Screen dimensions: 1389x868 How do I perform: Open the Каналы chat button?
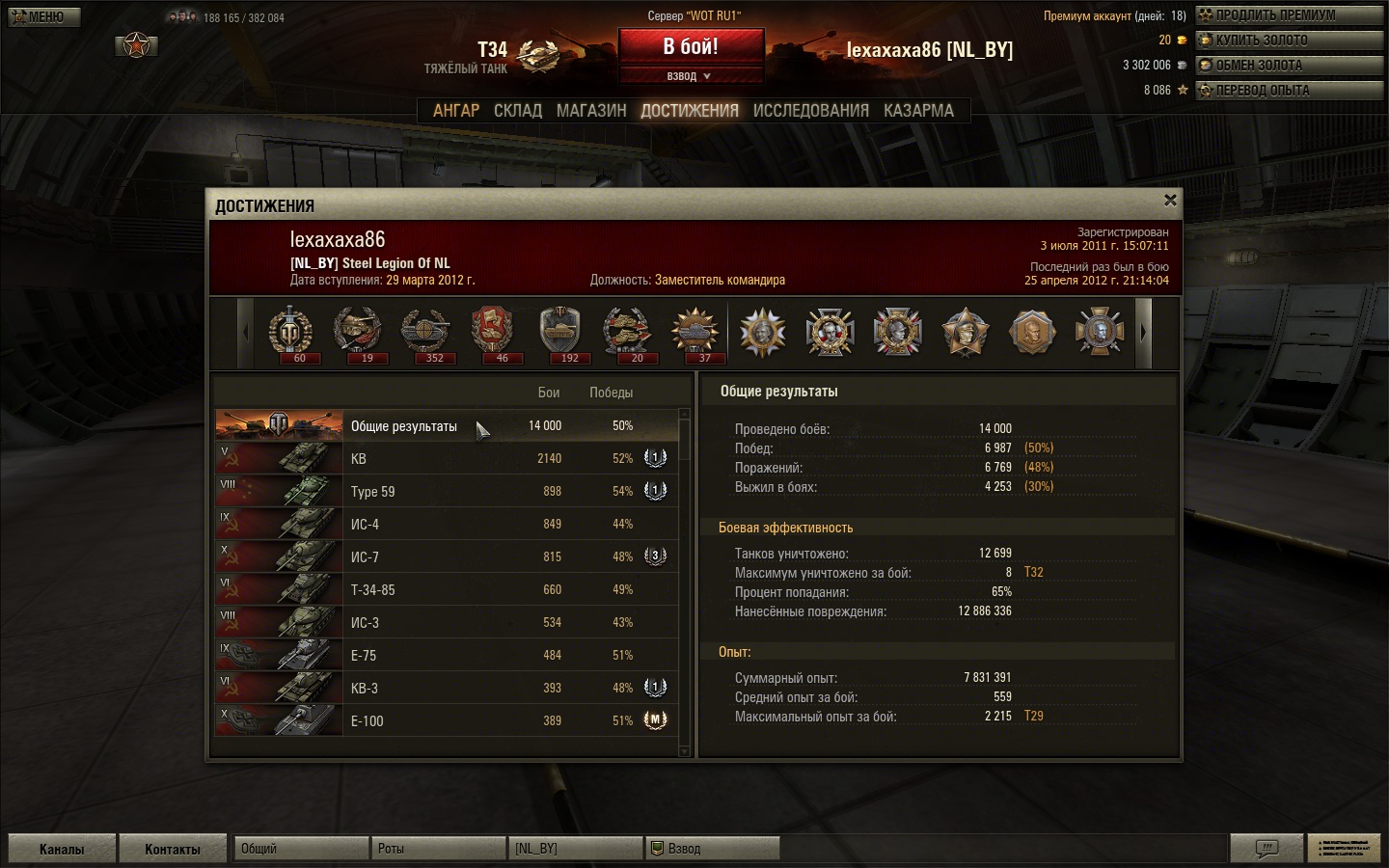pyautogui.click(x=62, y=849)
